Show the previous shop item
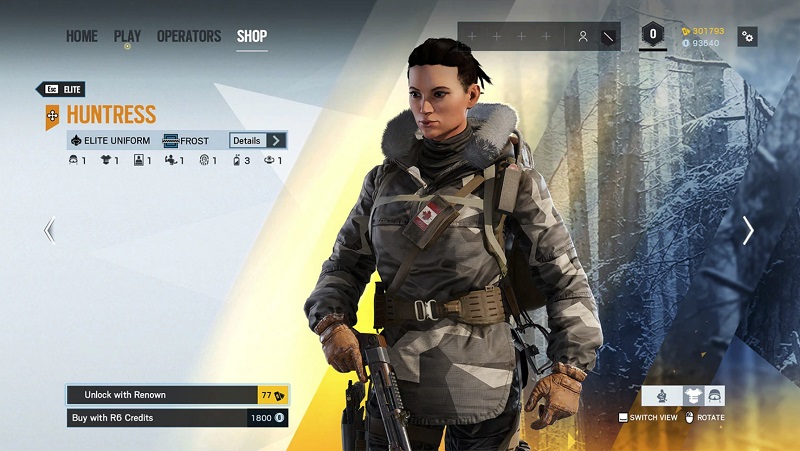 (x=49, y=231)
